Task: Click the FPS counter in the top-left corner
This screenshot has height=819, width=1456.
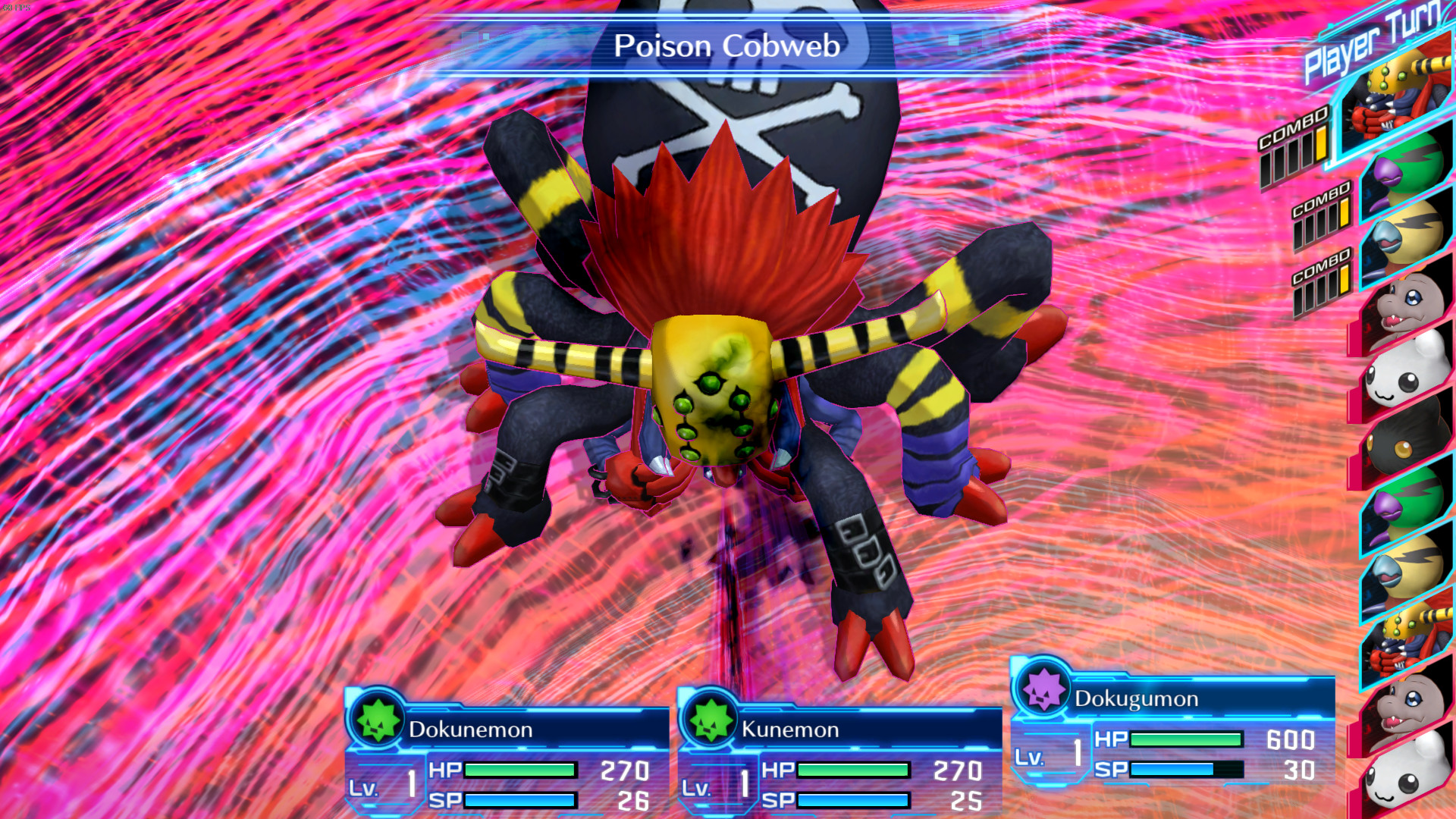Action: pos(15,6)
